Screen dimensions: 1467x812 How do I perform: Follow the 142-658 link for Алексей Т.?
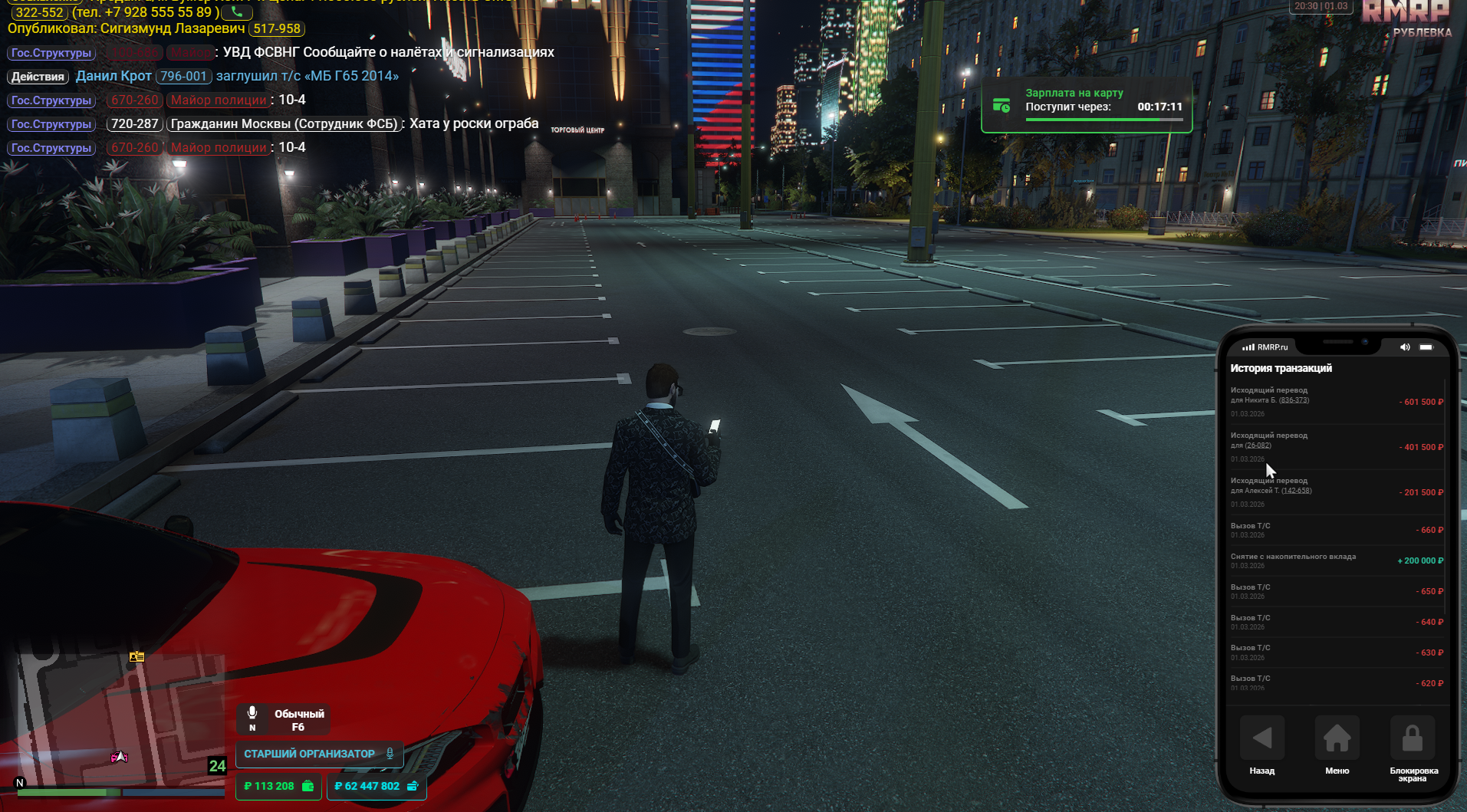1296,491
